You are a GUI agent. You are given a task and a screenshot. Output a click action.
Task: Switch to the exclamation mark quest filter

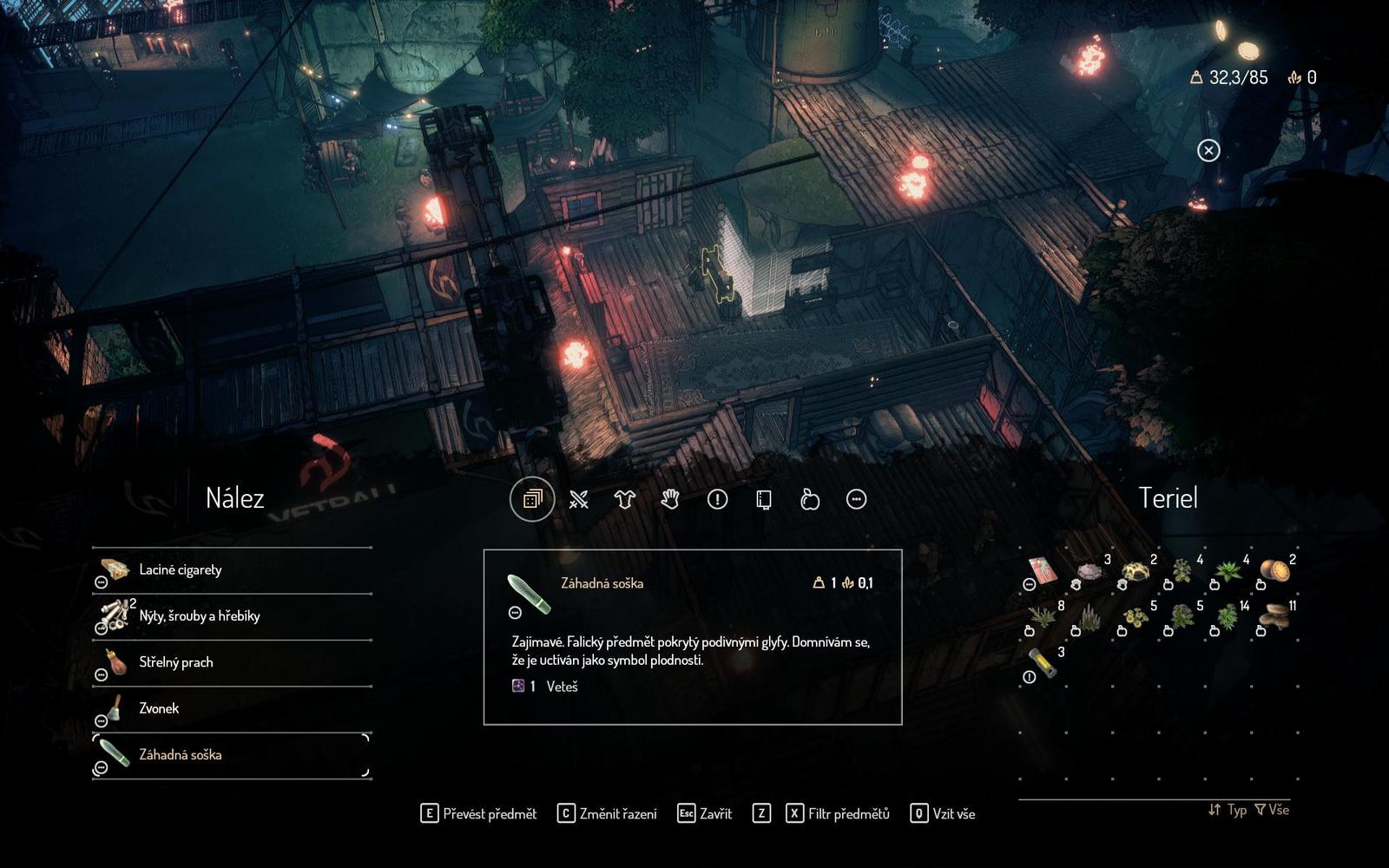click(717, 499)
